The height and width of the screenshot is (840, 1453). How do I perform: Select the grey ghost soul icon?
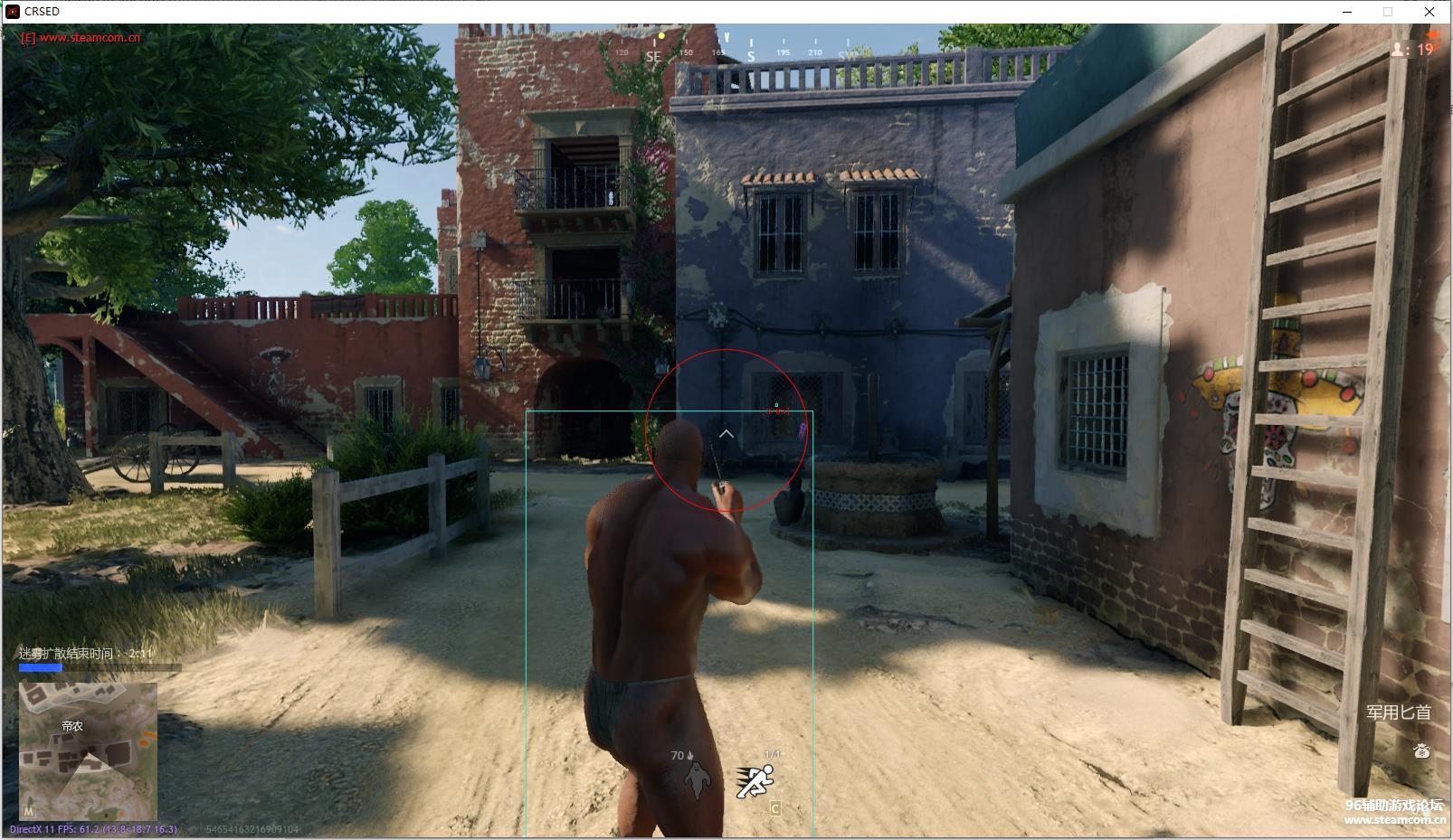[695, 780]
